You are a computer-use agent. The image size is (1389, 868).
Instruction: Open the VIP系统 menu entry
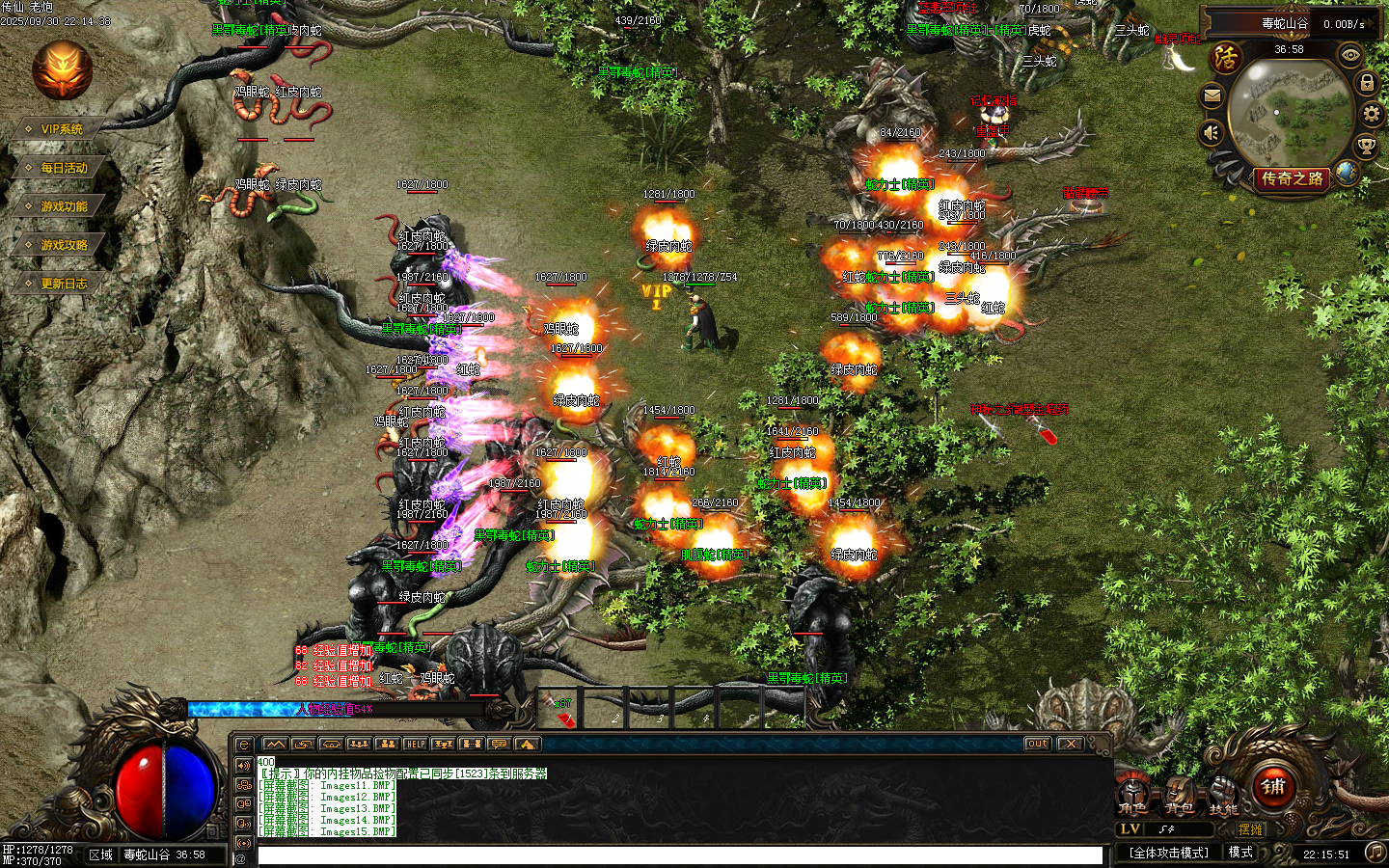click(62, 129)
